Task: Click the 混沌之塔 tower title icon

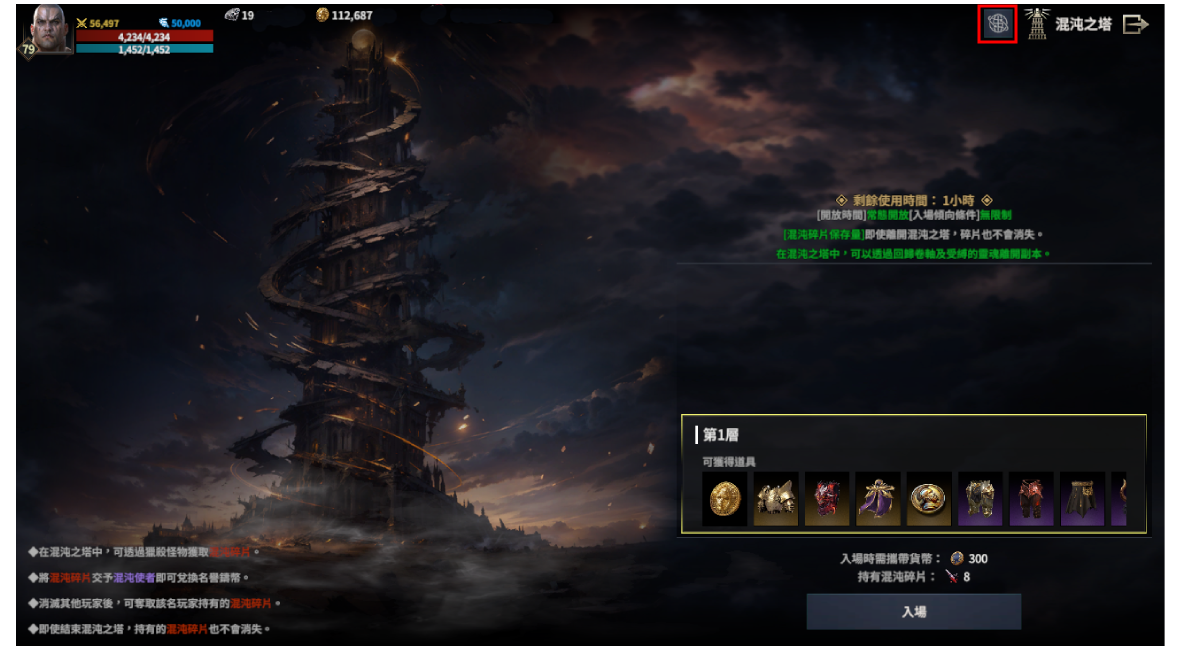Action: 1037,24
